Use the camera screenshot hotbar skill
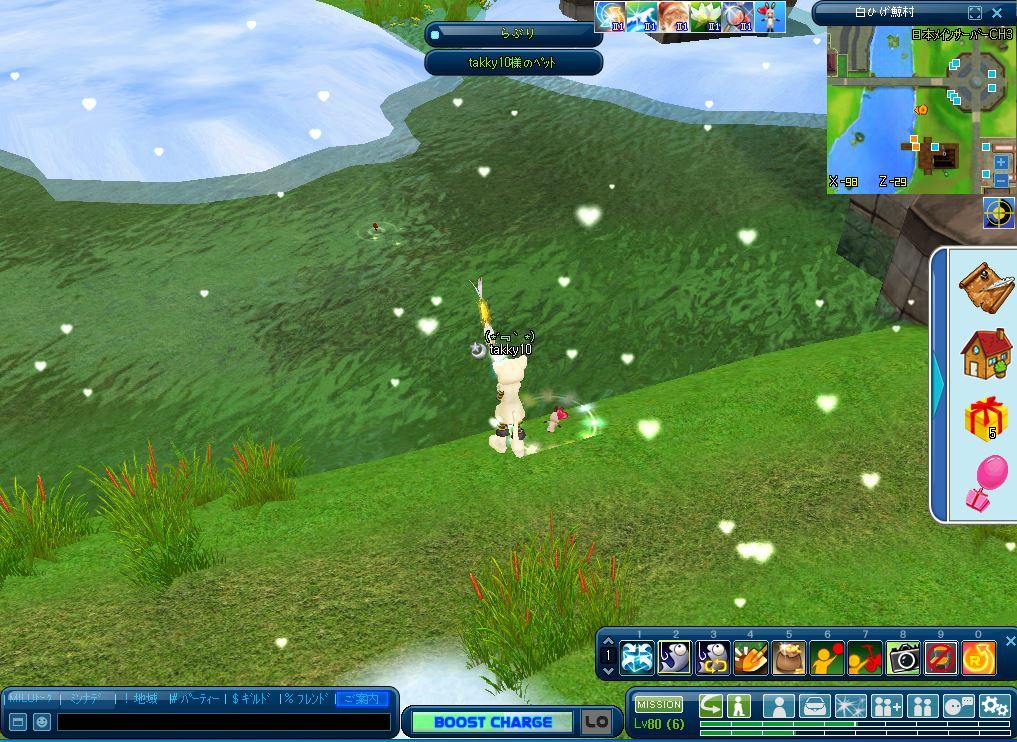This screenshot has height=742, width=1017. 903,657
